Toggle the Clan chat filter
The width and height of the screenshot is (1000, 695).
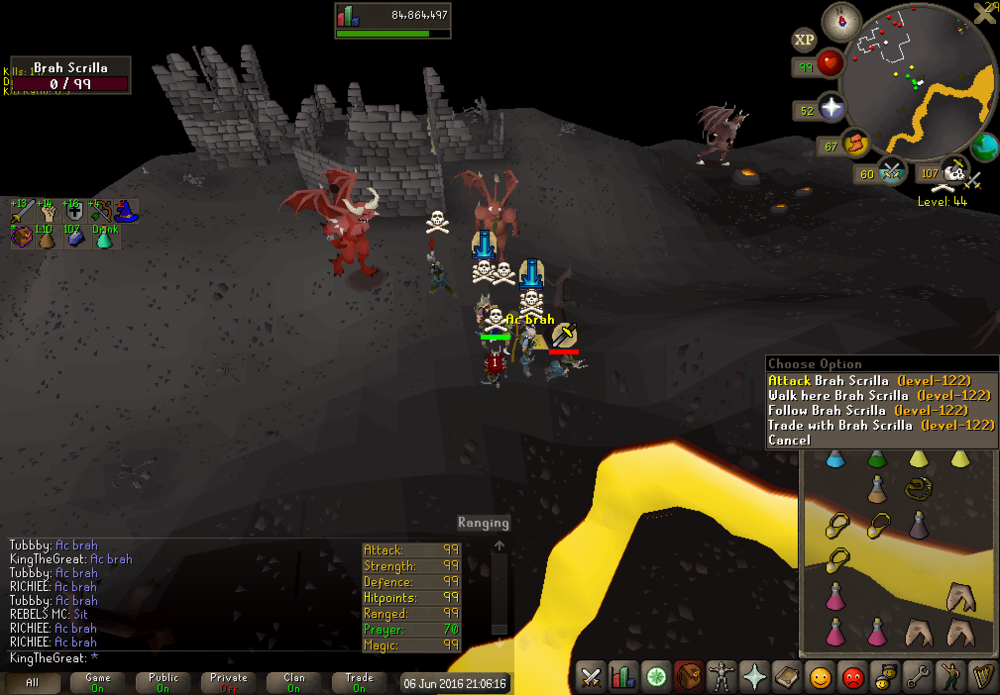pyautogui.click(x=294, y=682)
